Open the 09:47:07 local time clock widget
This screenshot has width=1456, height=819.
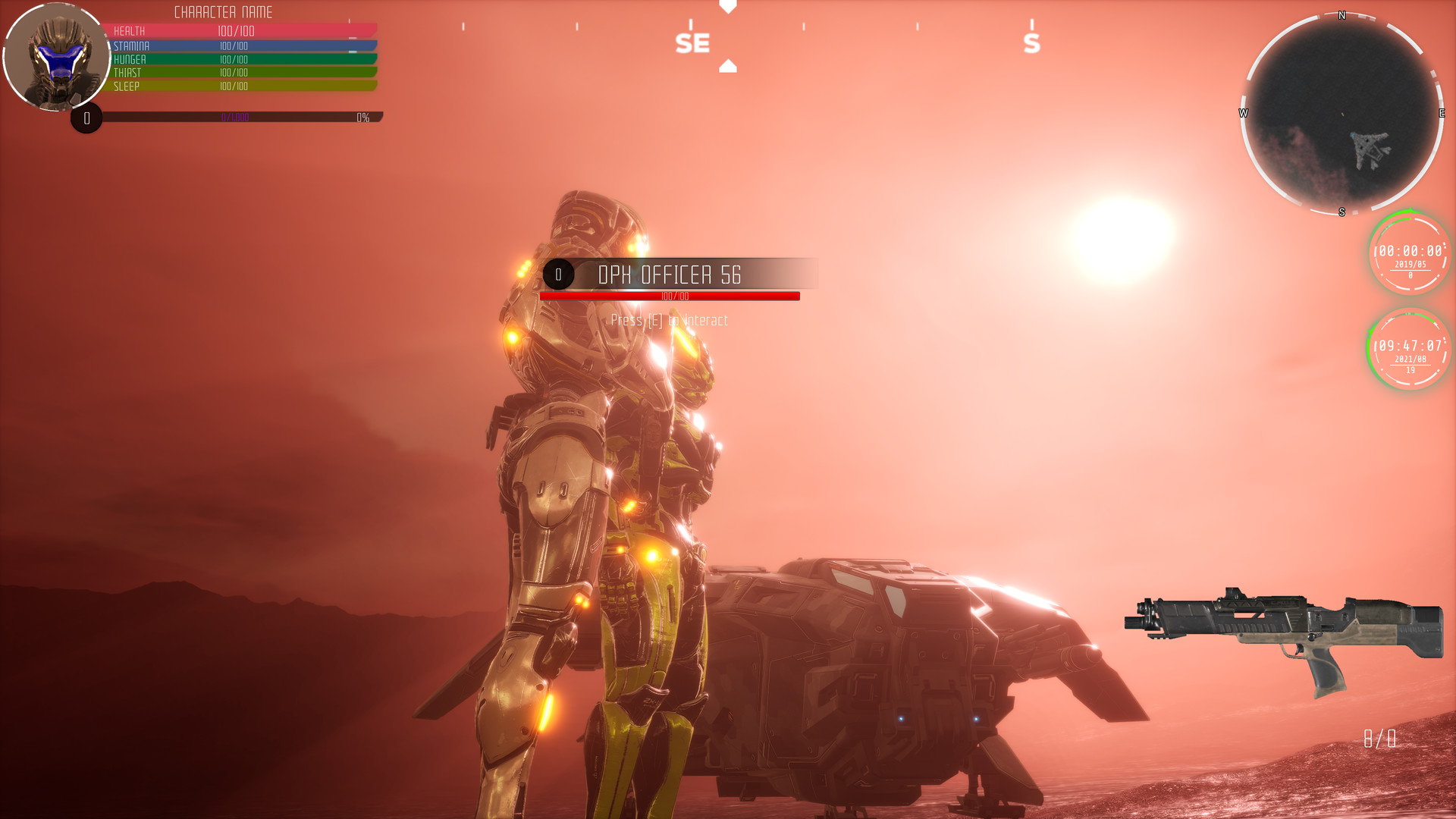pos(1408,345)
